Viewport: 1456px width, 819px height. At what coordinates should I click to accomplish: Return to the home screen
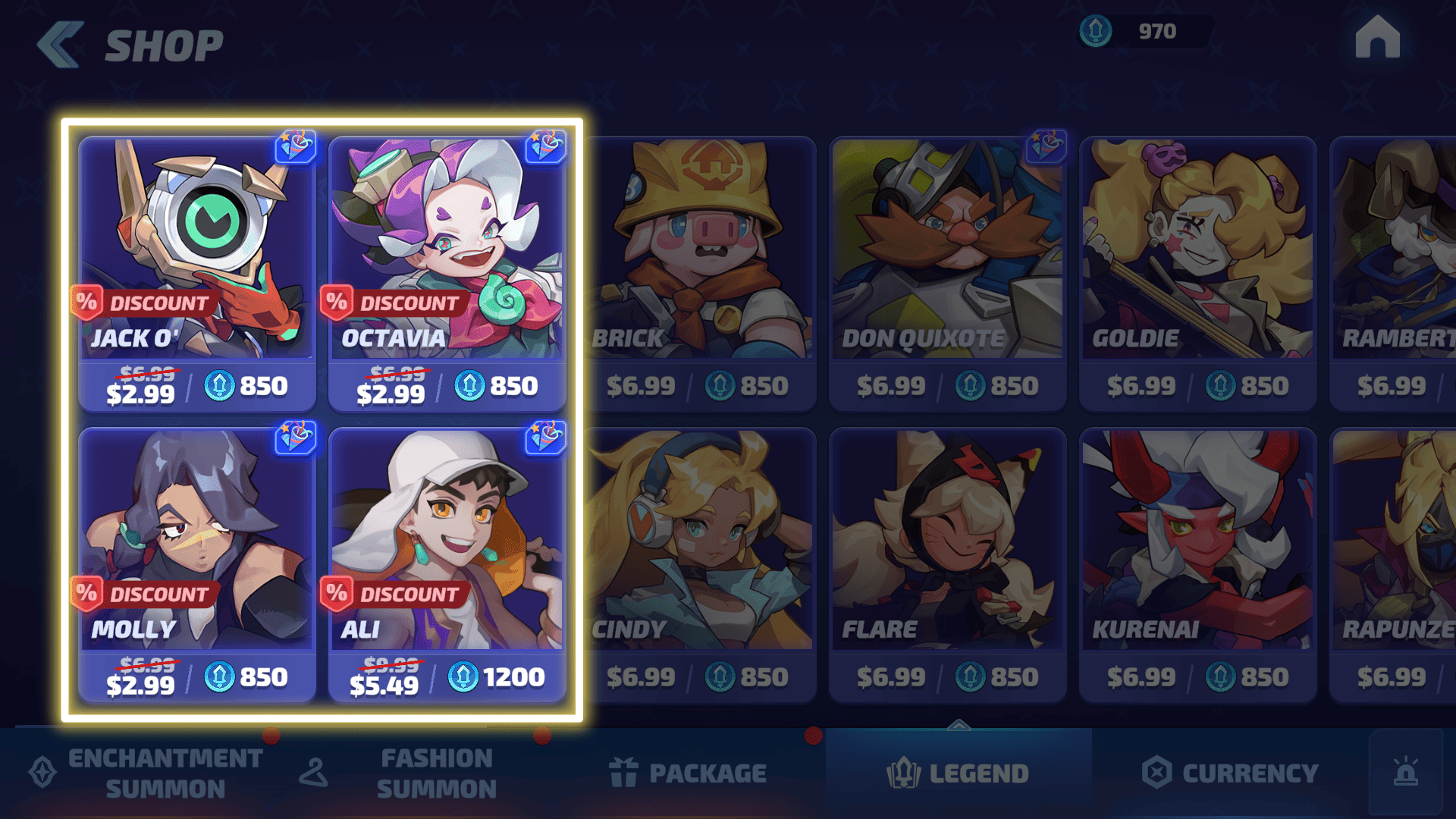(1377, 38)
